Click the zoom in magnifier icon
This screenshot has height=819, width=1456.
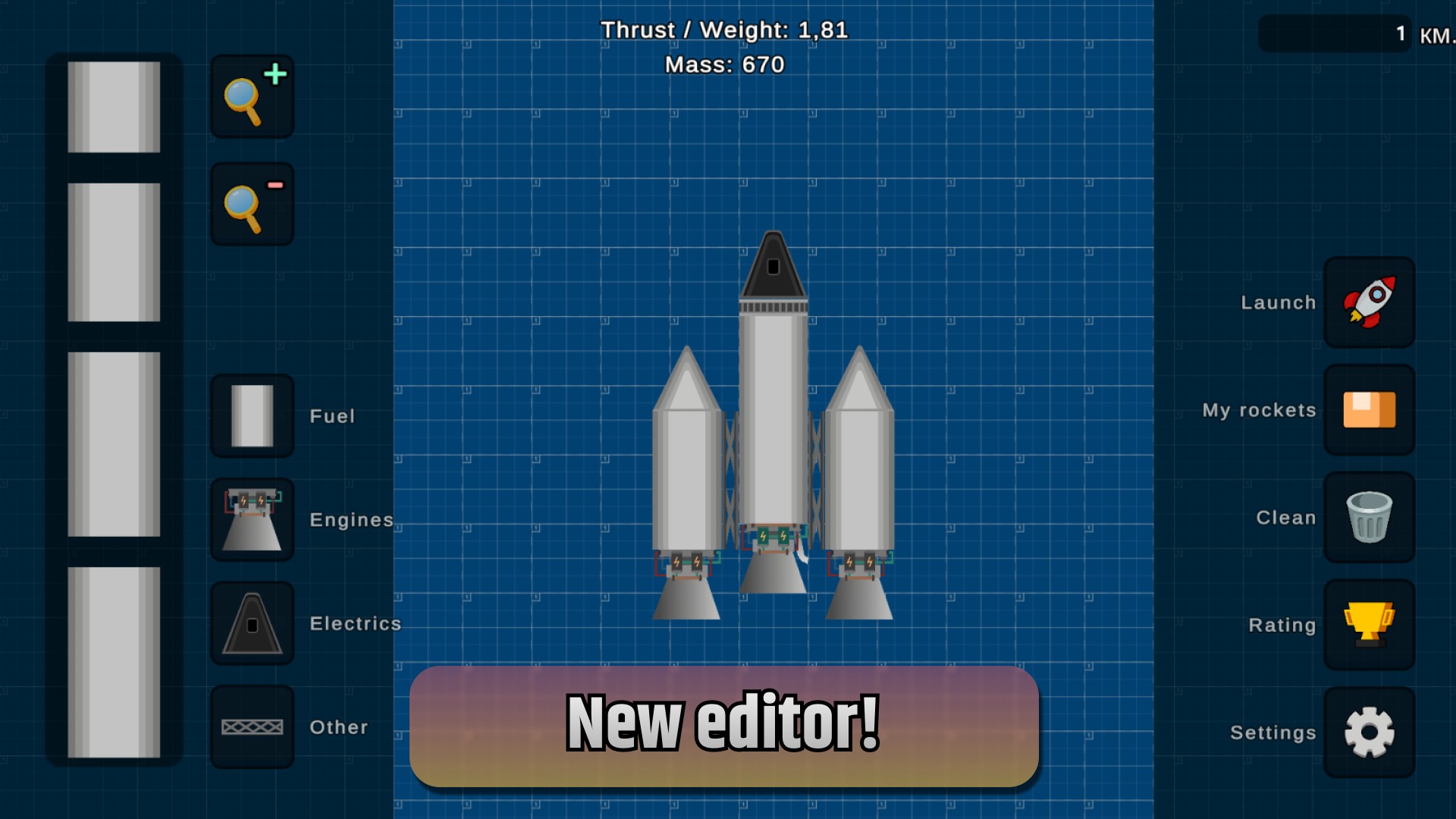pyautogui.click(x=251, y=96)
